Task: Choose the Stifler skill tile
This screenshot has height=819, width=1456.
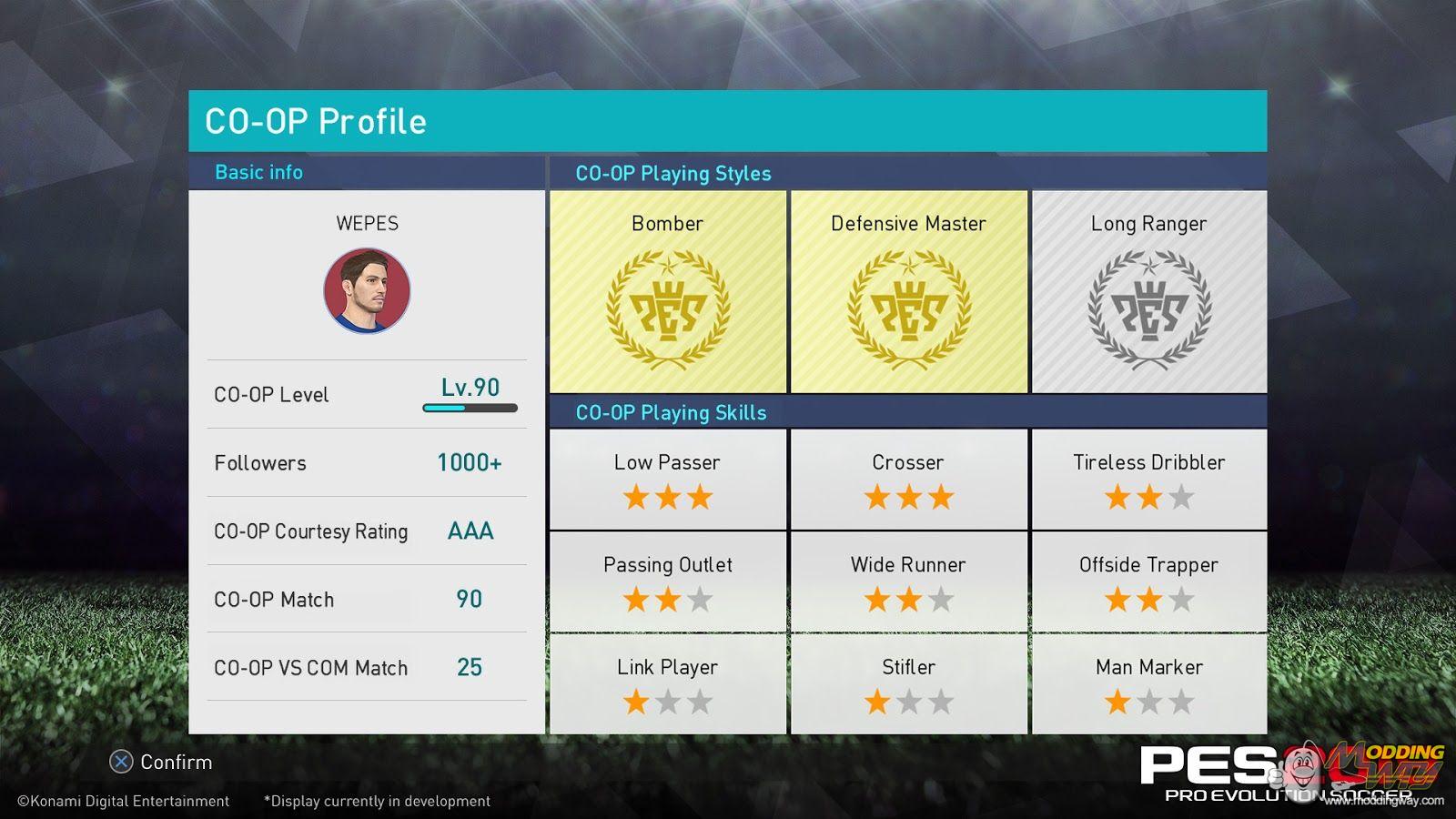Action: click(908, 684)
